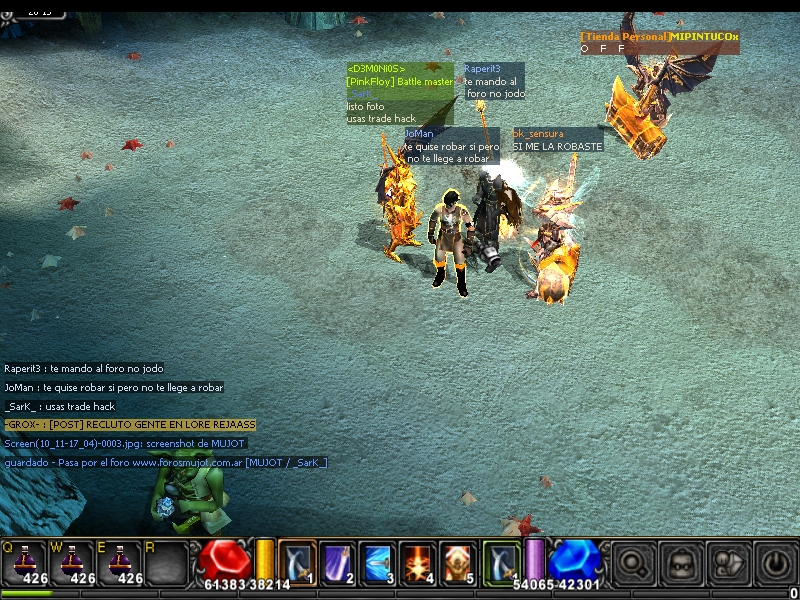Screen dimensions: 800x600
Task: Select the curved blade skill in slot 1
Action: [x=298, y=562]
